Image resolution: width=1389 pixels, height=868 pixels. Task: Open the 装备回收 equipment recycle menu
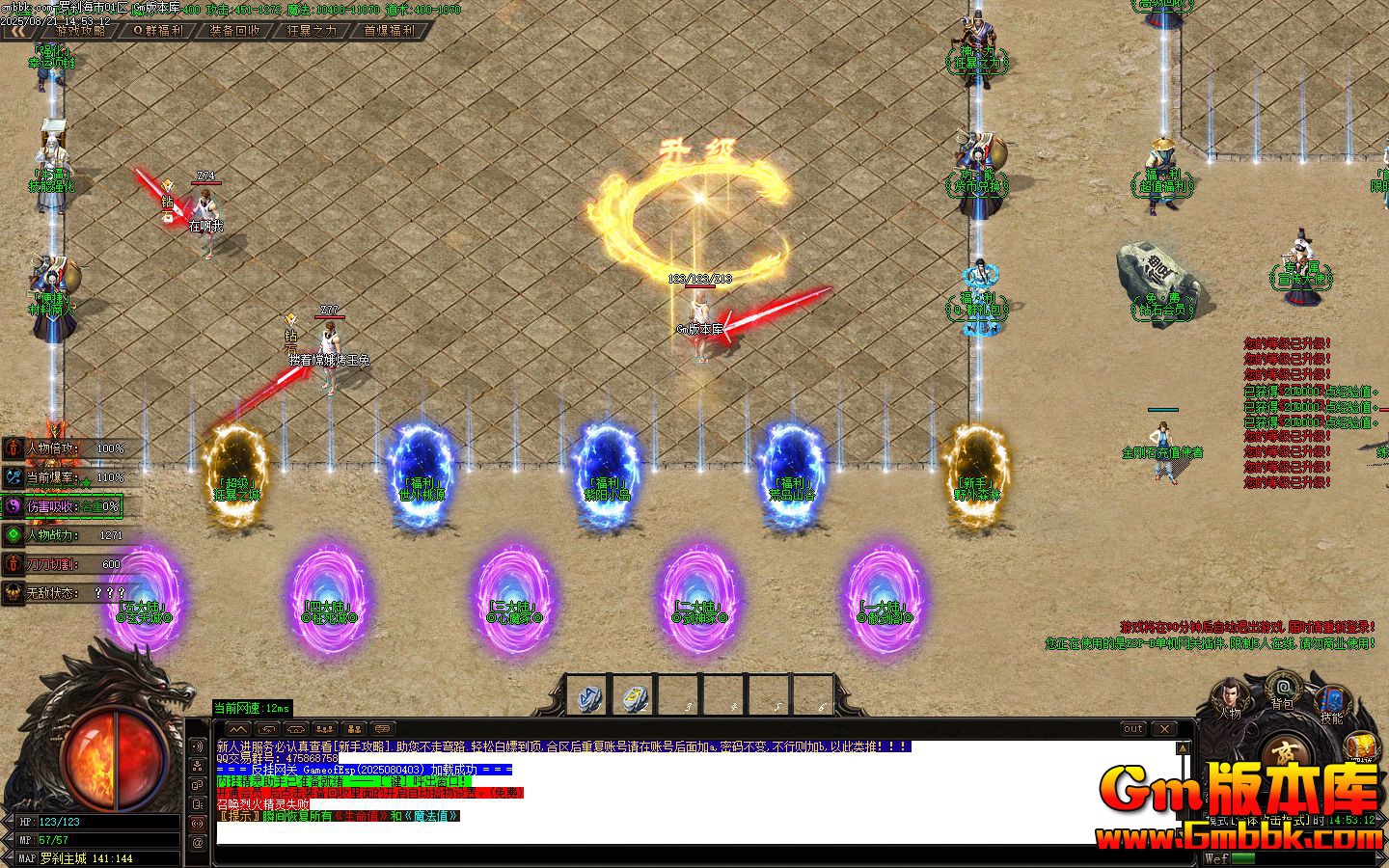tap(235, 30)
